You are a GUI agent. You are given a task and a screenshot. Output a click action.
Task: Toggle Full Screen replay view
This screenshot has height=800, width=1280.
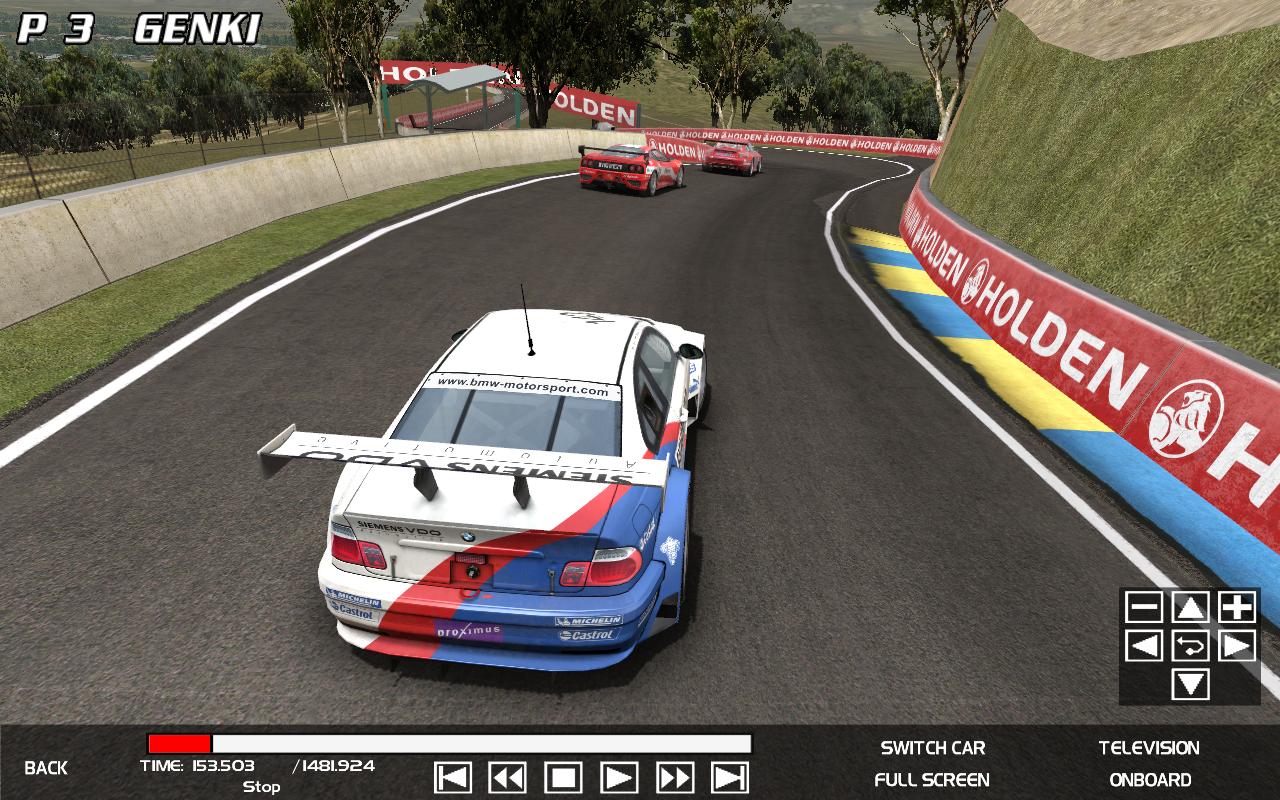pos(932,780)
